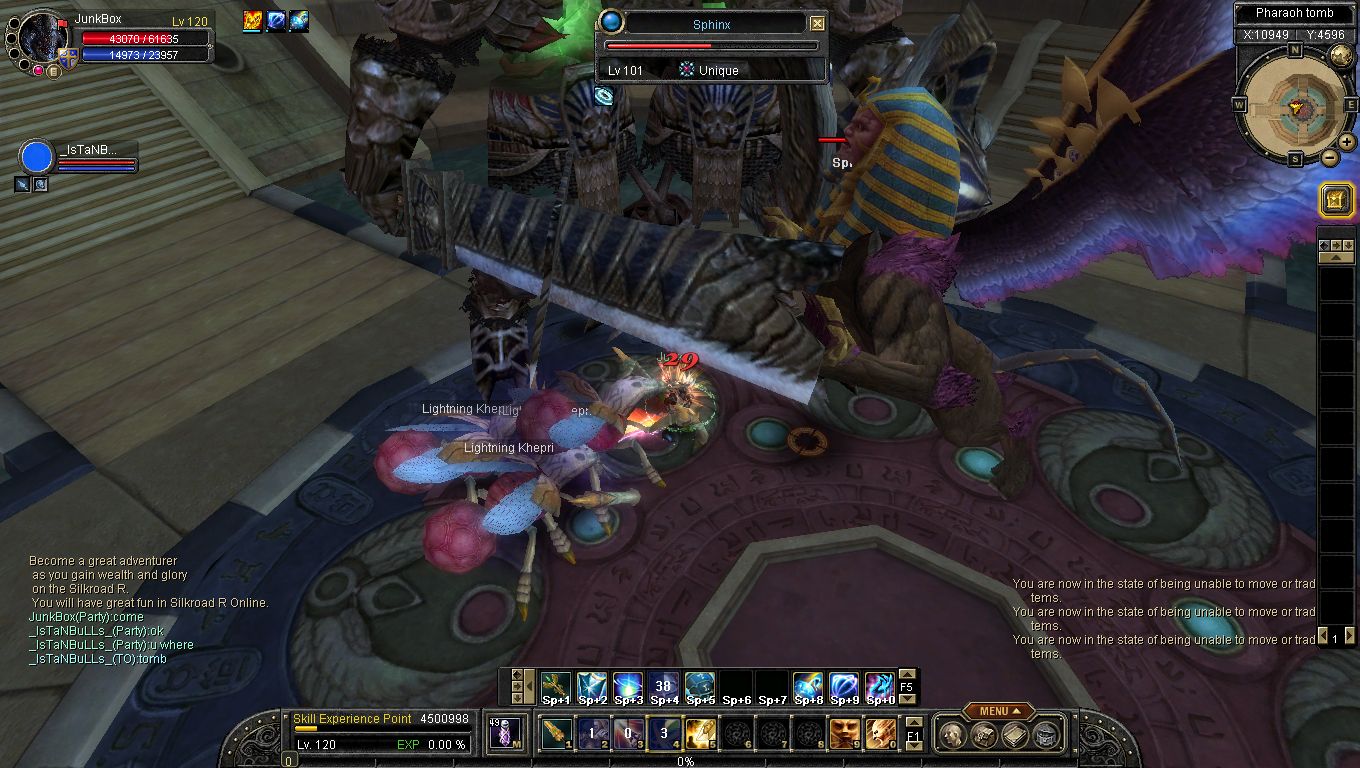Zoom in on the minimap
This screenshot has width=1360, height=768.
1346,142
